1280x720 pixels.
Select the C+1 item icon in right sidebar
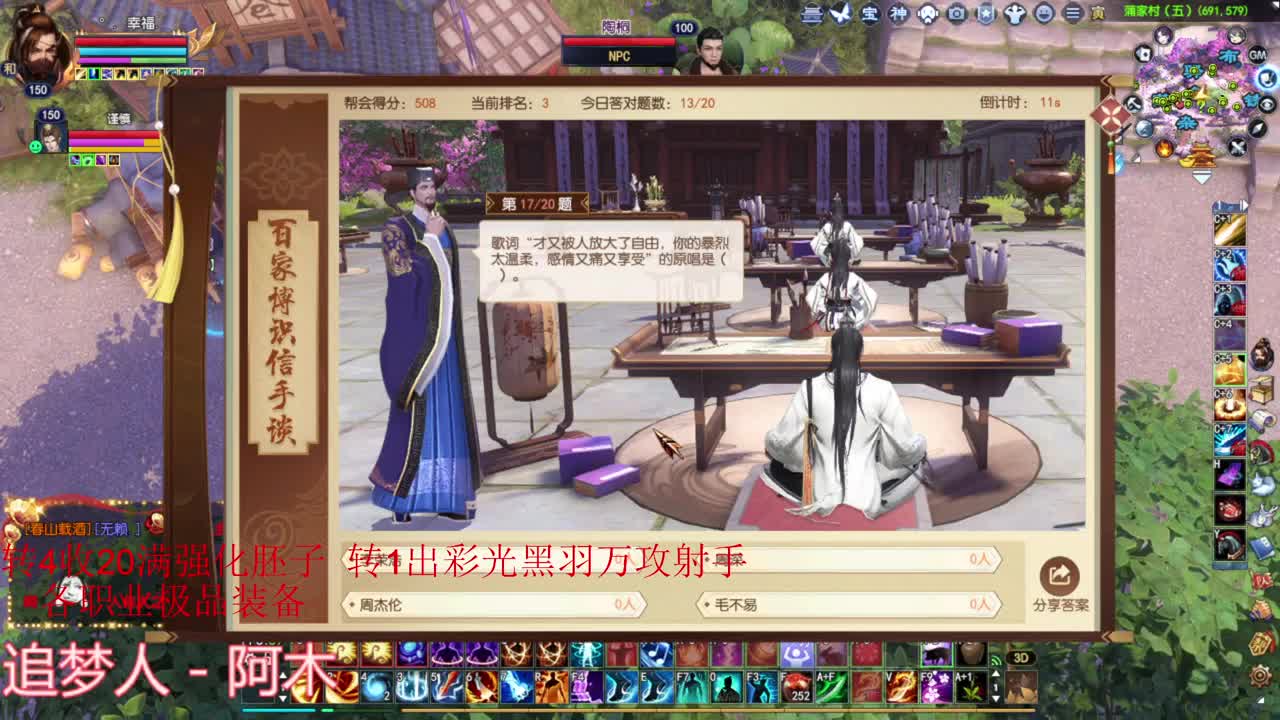(1230, 229)
